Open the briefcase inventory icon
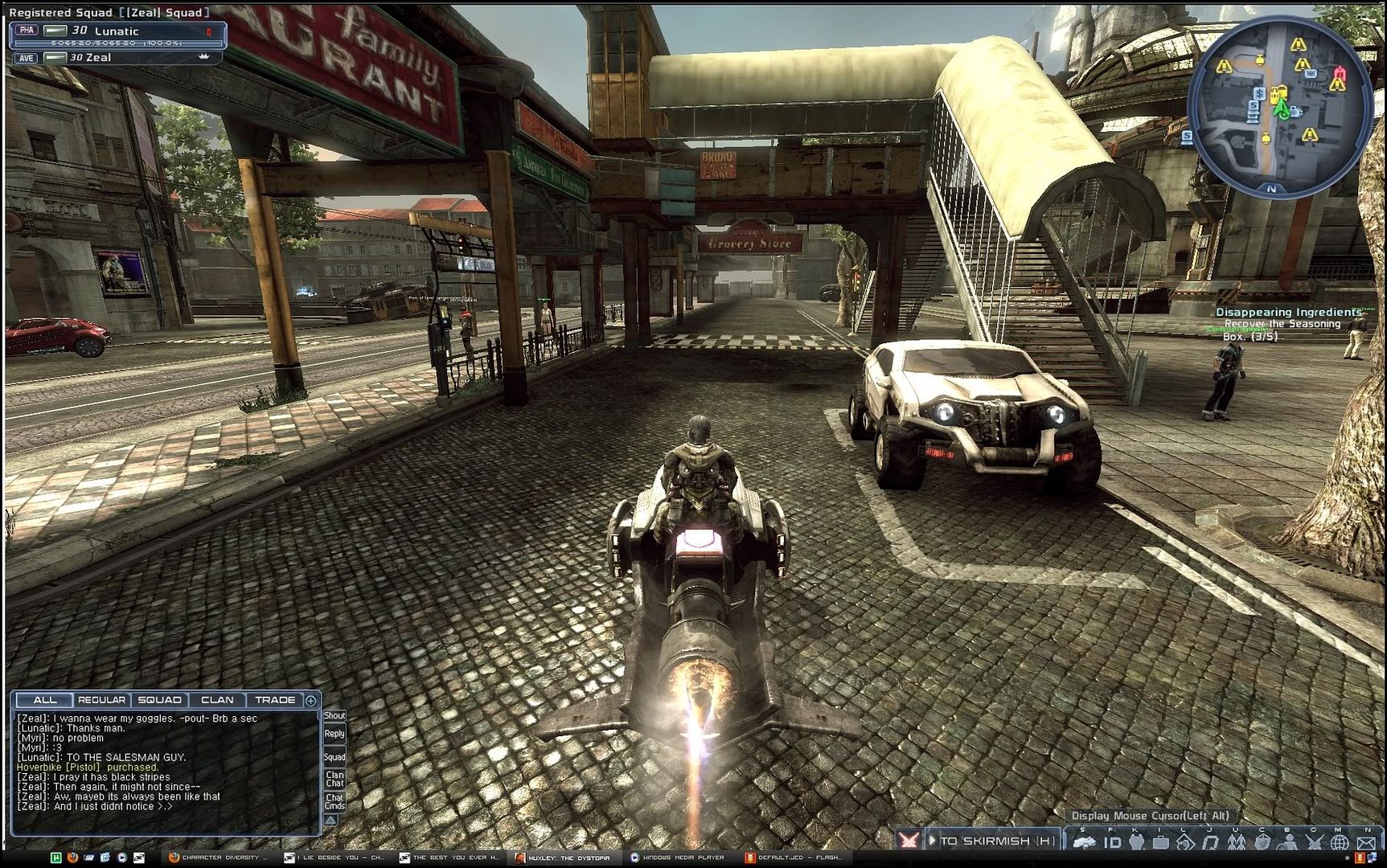Viewport: 1387px width, 868px height. click(1160, 842)
